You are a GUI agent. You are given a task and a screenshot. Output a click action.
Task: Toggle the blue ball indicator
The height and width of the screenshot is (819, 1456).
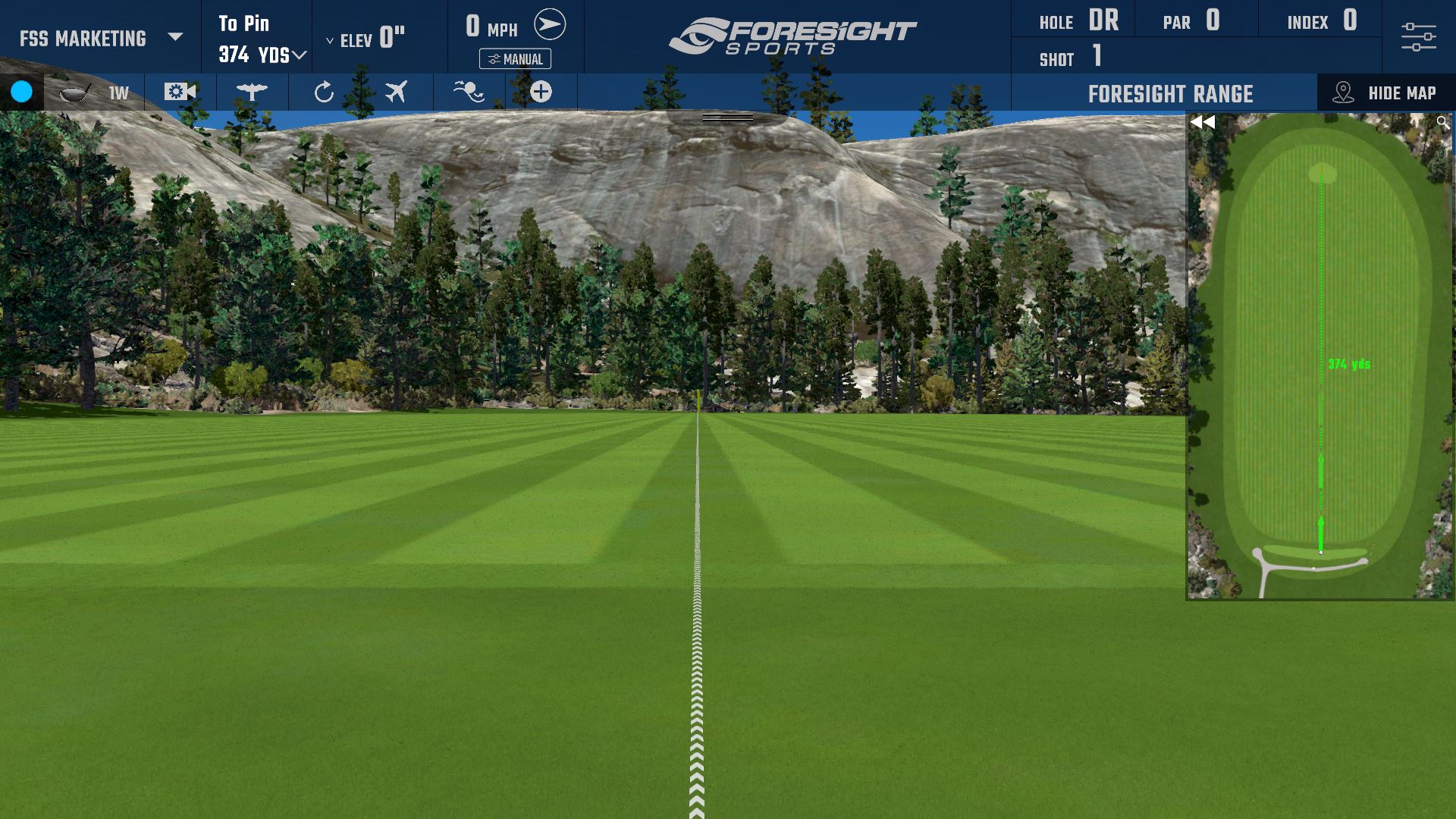coord(22,92)
